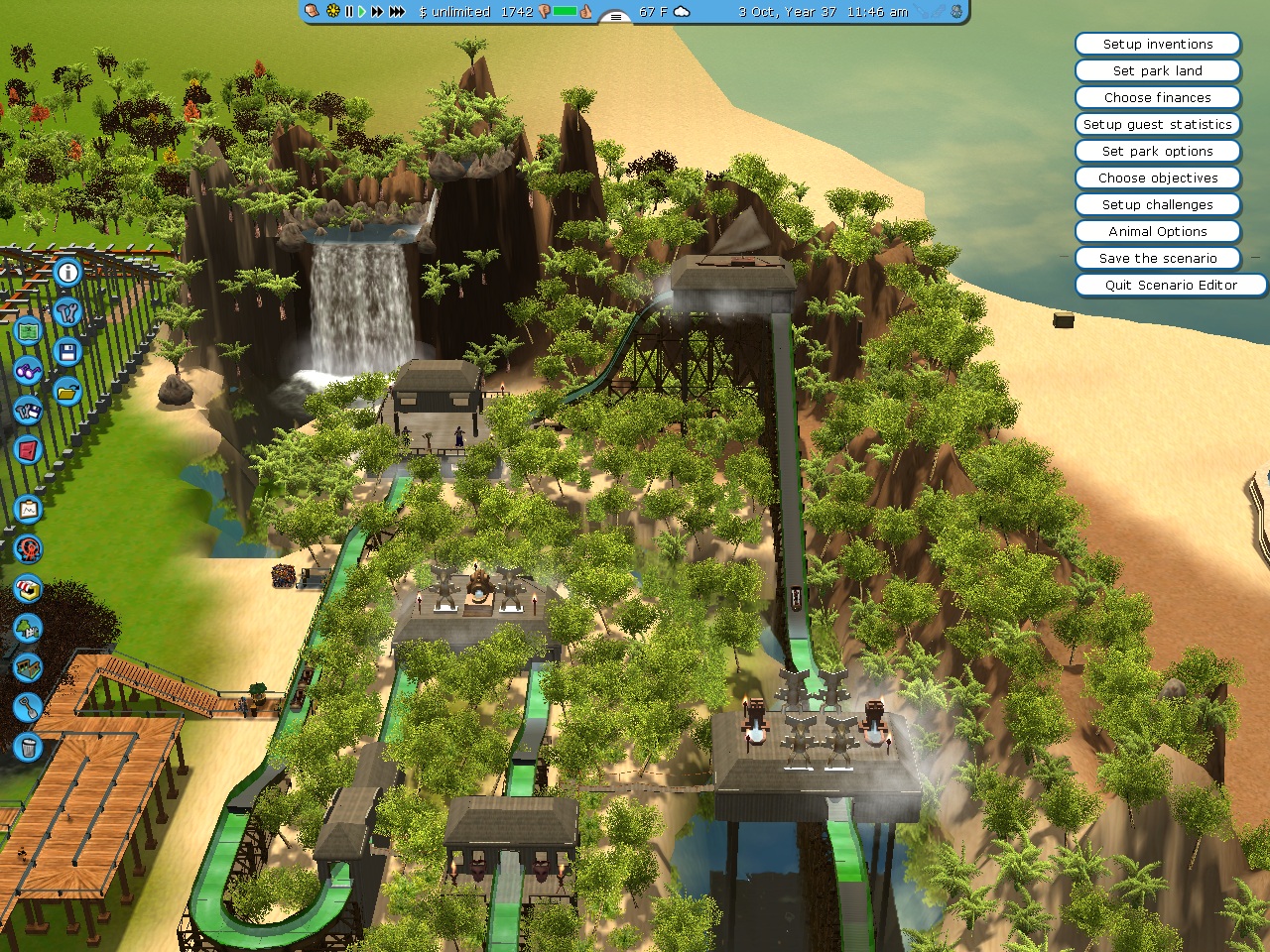Open the shop stall menu
This screenshot has height=952, width=1270.
point(29,588)
